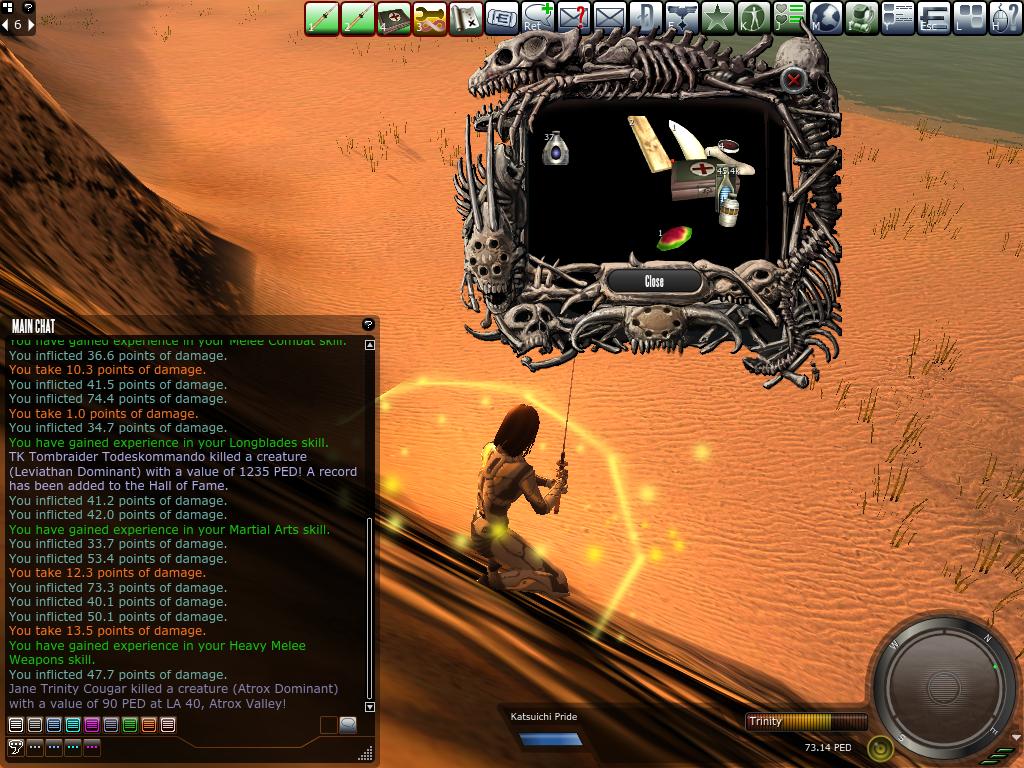Select the white curved fang loot item
Viewport: 1024px width, 768px height.
(x=688, y=141)
